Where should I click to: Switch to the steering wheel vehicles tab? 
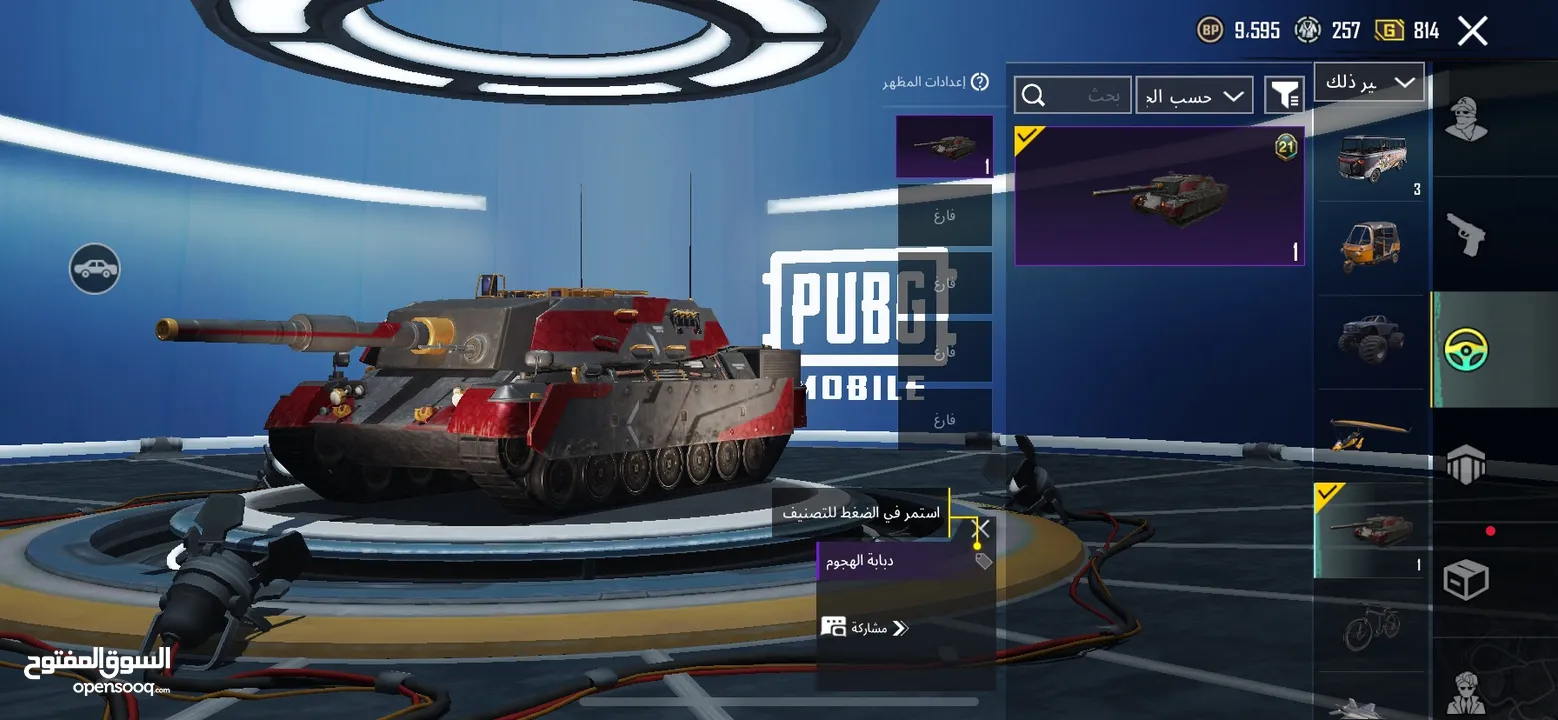[x=1467, y=350]
